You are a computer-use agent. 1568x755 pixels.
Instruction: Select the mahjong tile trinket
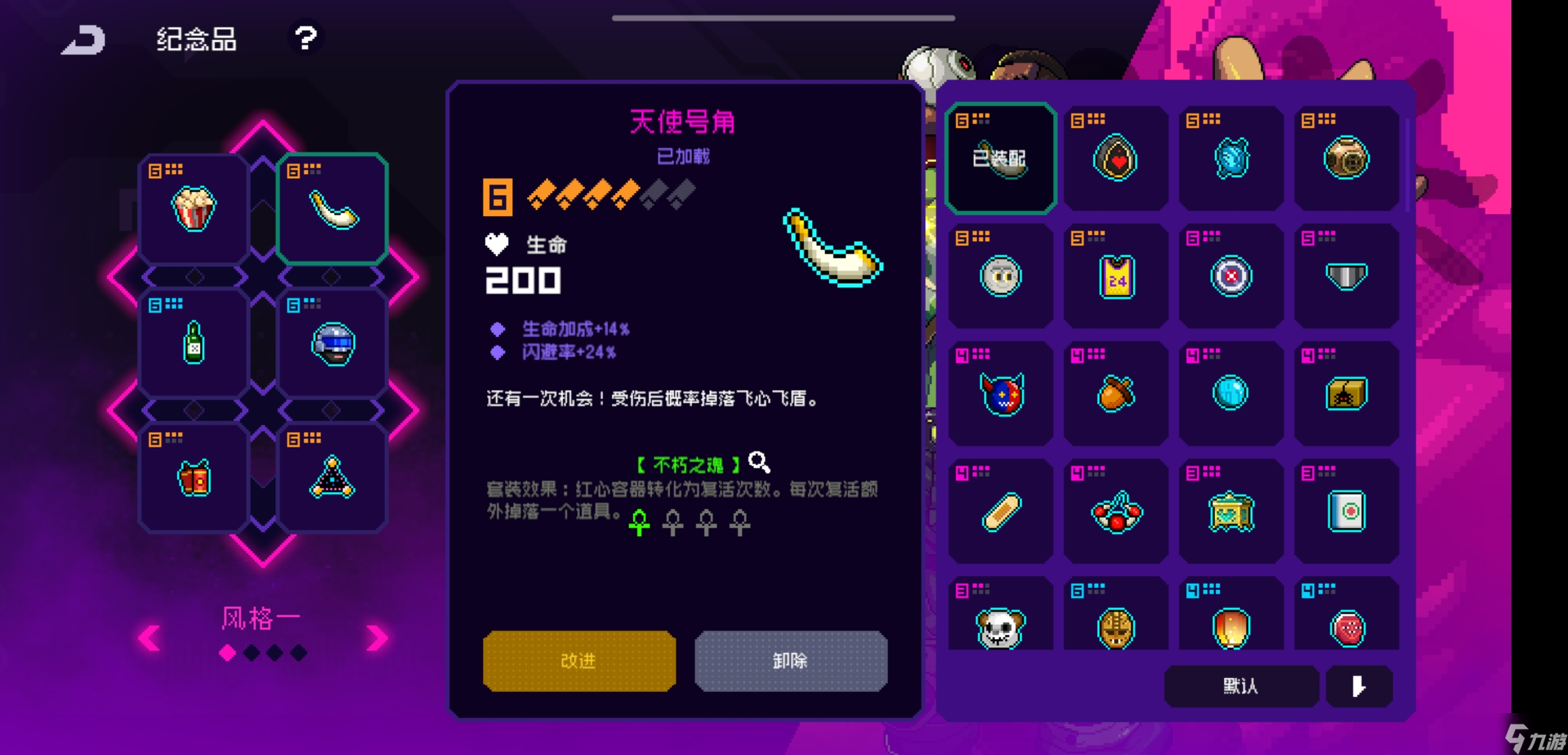pos(1346,512)
